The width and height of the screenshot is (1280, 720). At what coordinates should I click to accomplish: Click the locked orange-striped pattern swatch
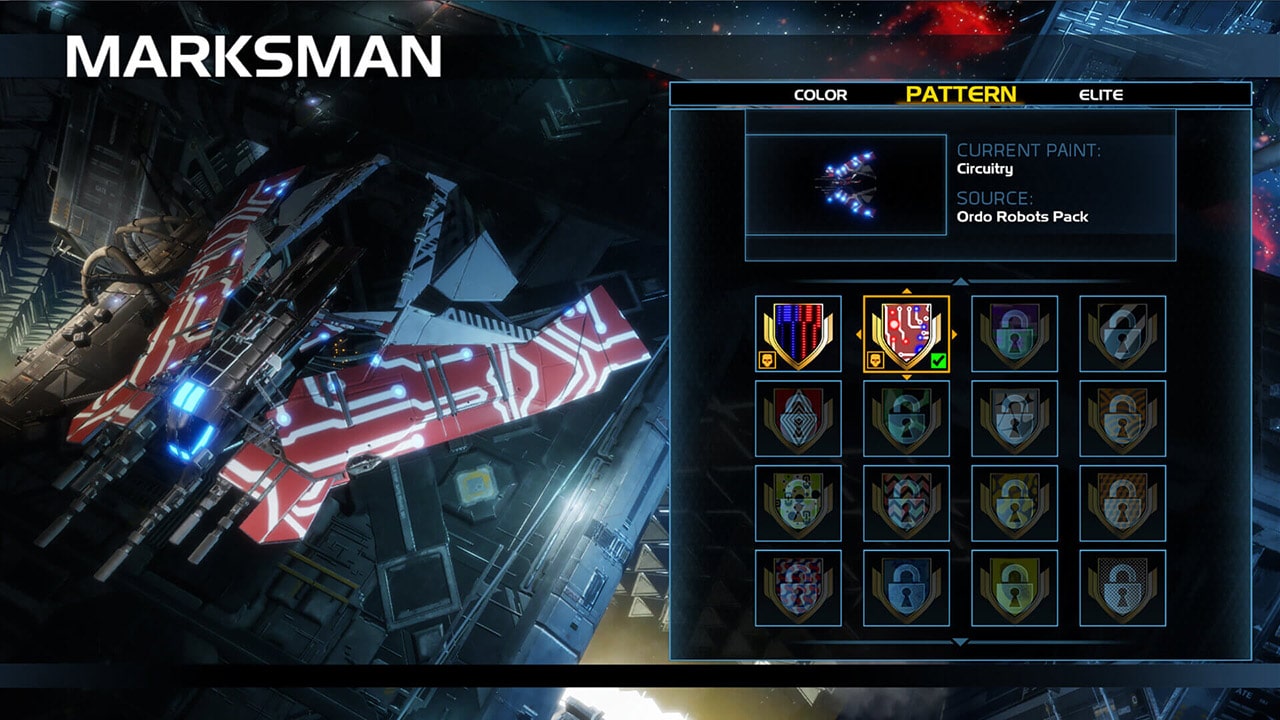click(1122, 416)
